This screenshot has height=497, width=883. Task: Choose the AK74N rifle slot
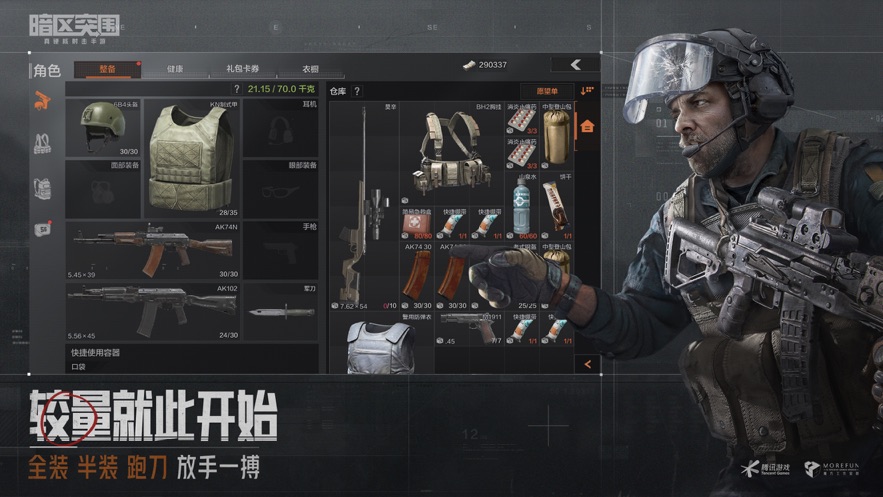(x=153, y=250)
